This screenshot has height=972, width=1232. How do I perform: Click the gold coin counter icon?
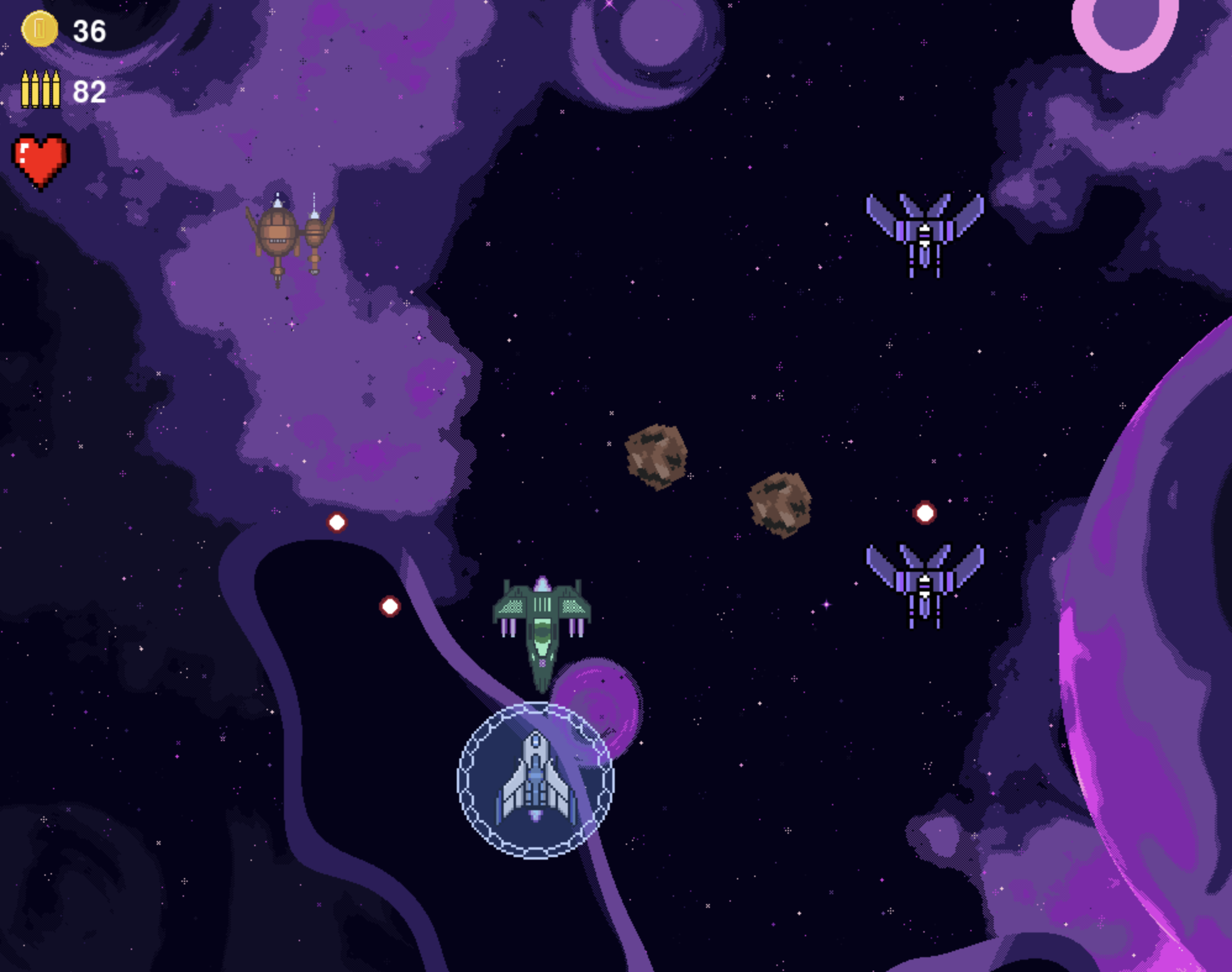(38, 28)
